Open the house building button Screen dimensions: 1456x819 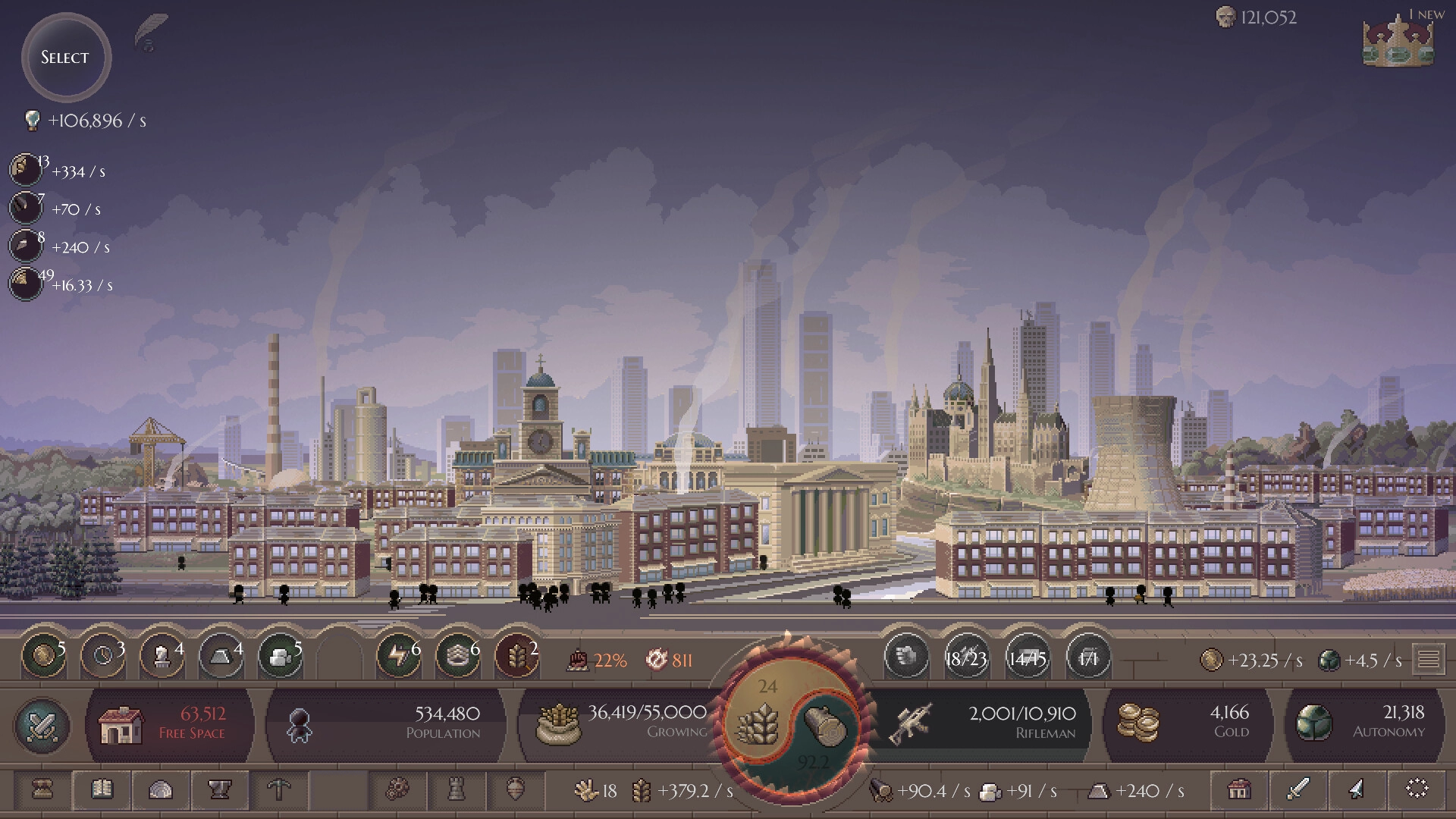[x=1239, y=790]
